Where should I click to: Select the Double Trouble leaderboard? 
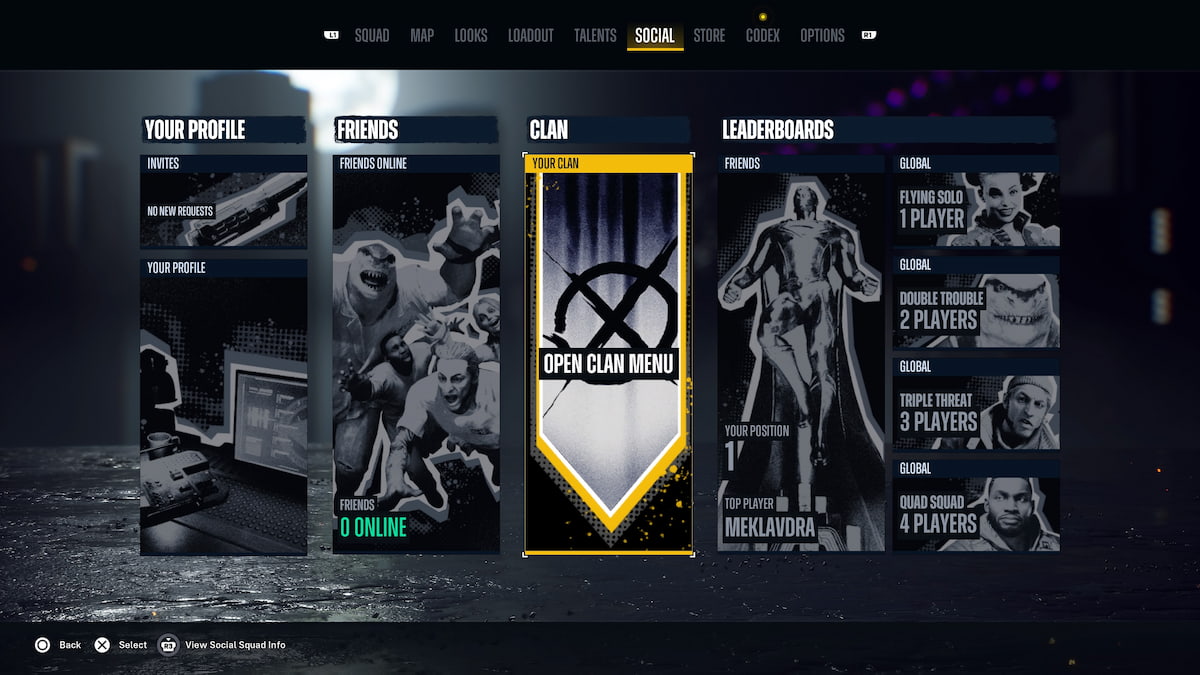coord(976,303)
